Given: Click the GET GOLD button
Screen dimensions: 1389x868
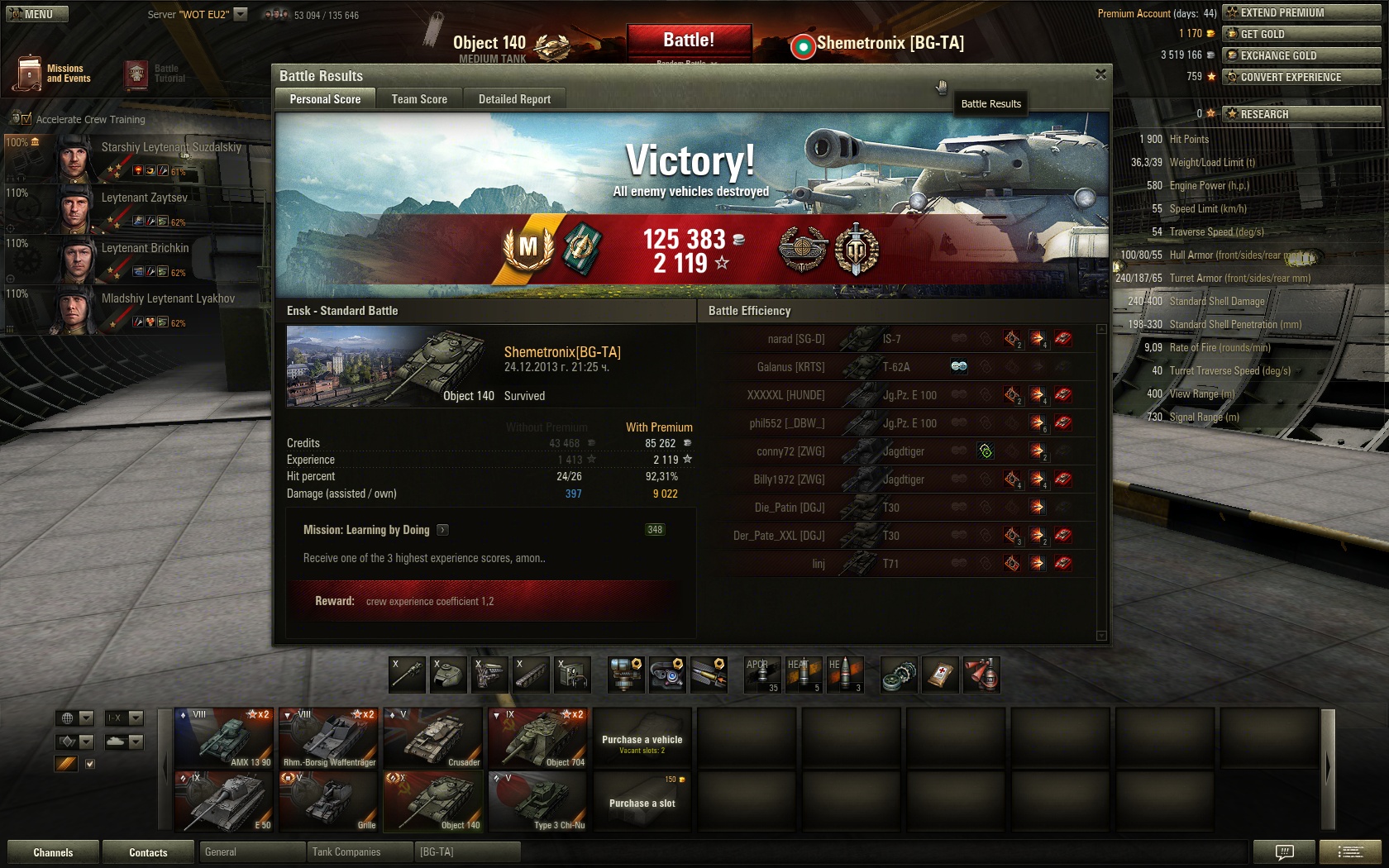Looking at the screenshot, I should [x=1301, y=34].
